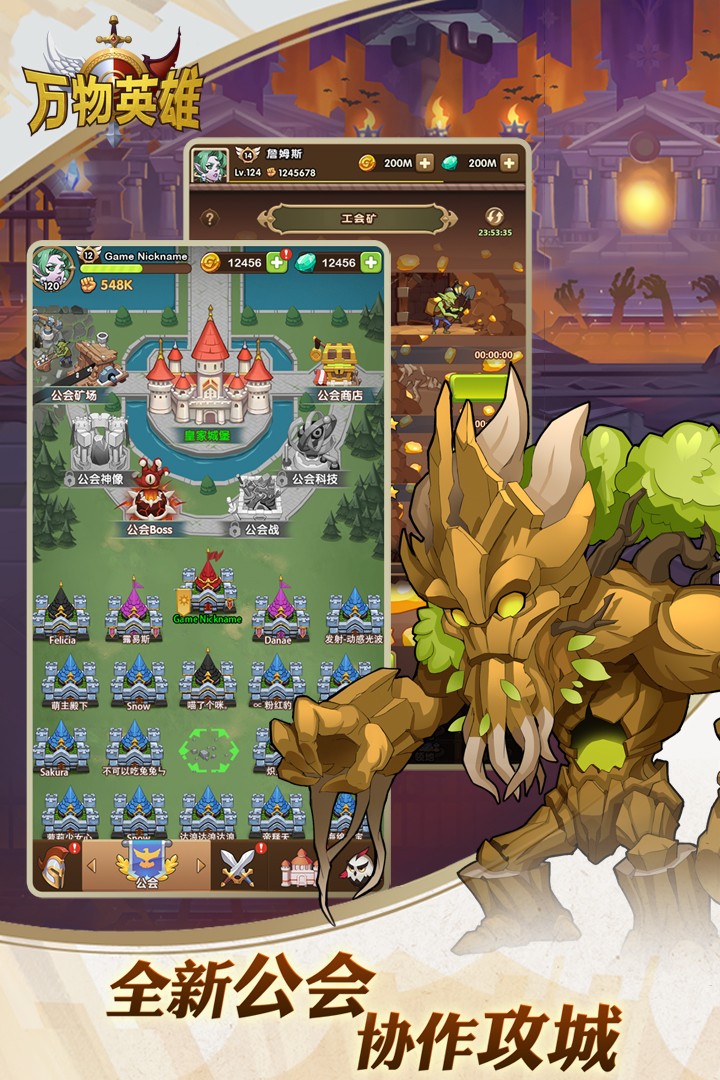Switch to the crossed swords battle tab
The height and width of the screenshot is (1080, 720).
point(240,866)
